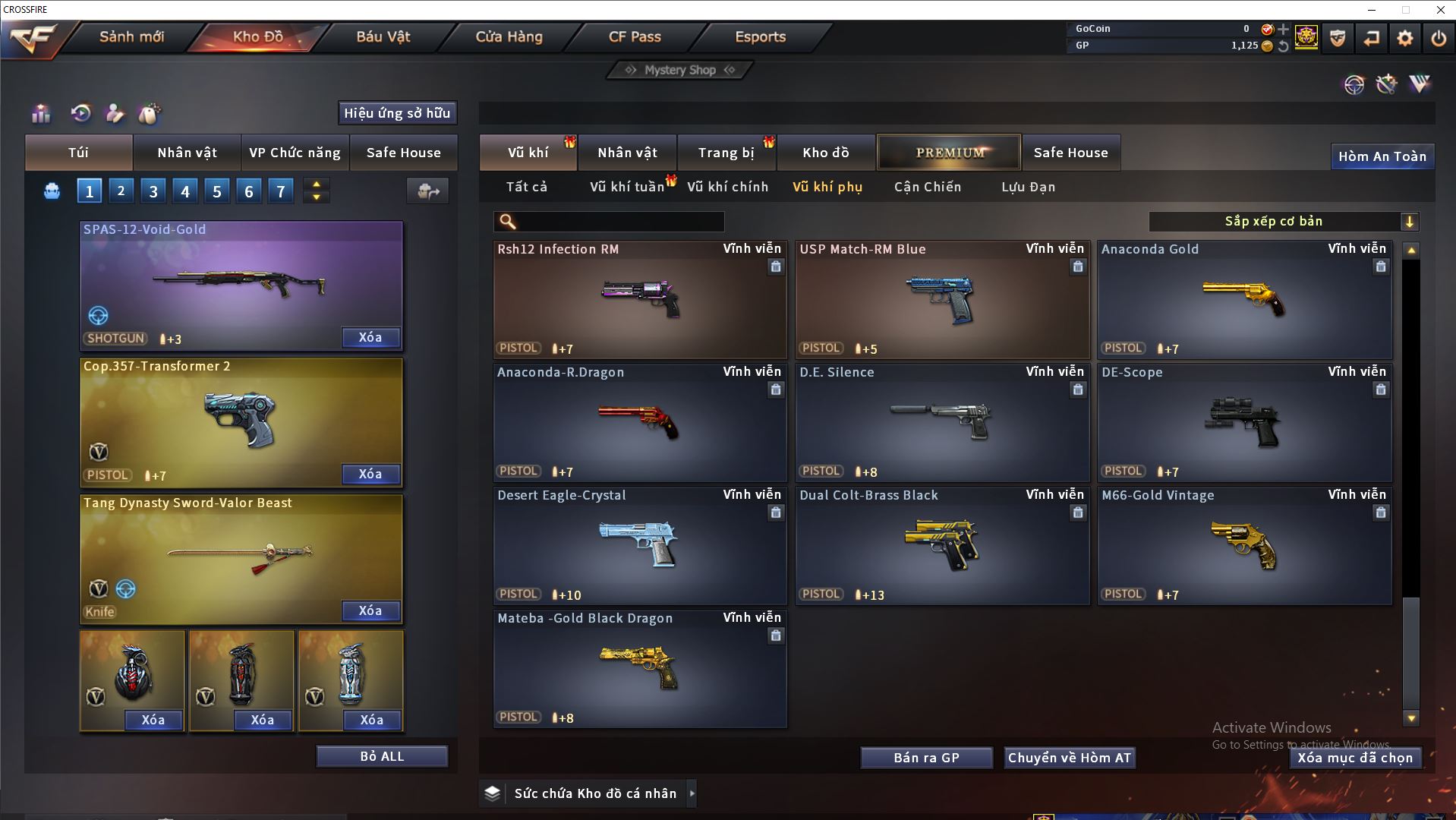The width and height of the screenshot is (1456, 820).
Task: Click the Bán ra GP sell button
Action: (926, 758)
